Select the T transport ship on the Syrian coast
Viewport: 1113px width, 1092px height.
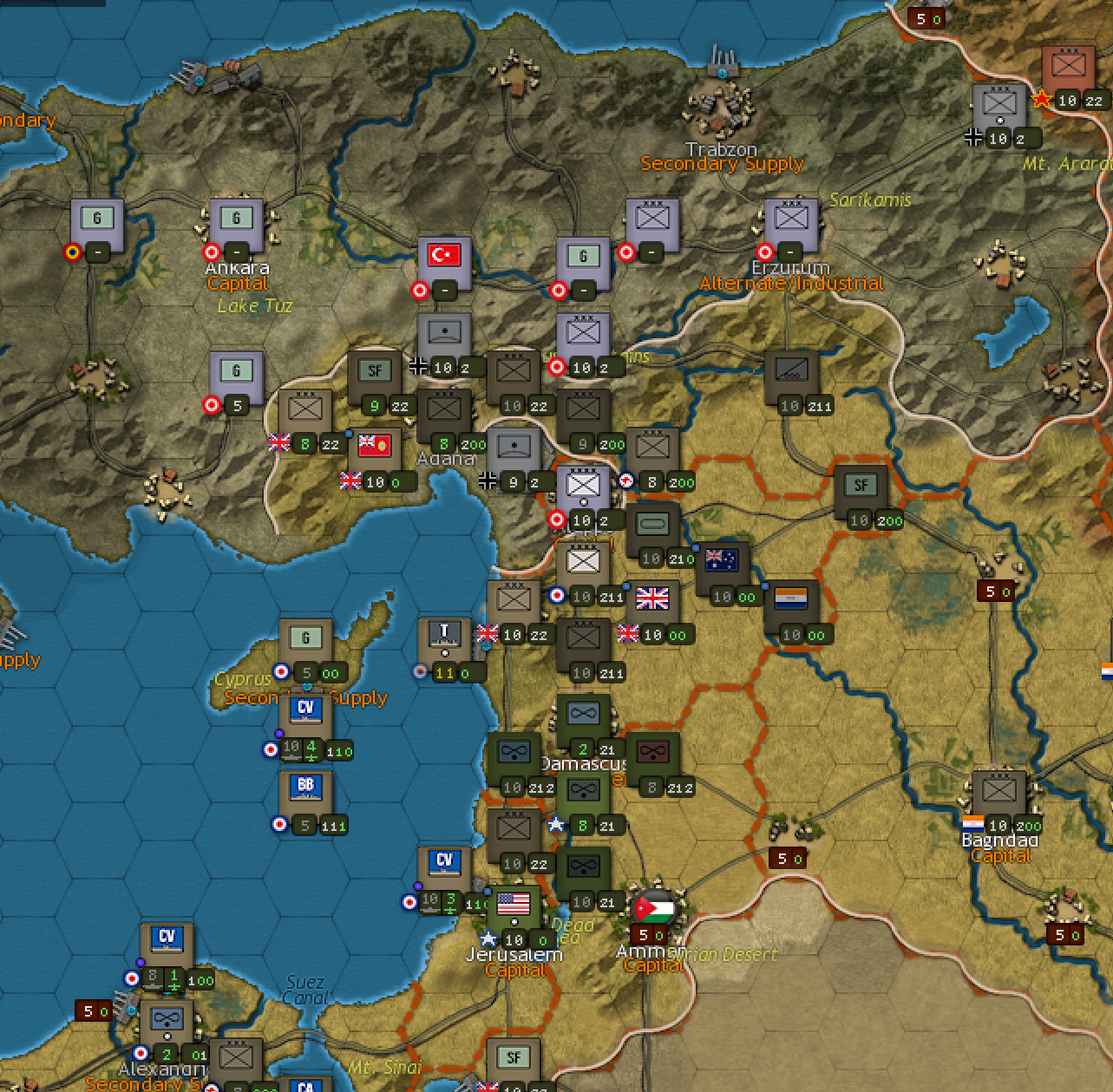(x=443, y=631)
